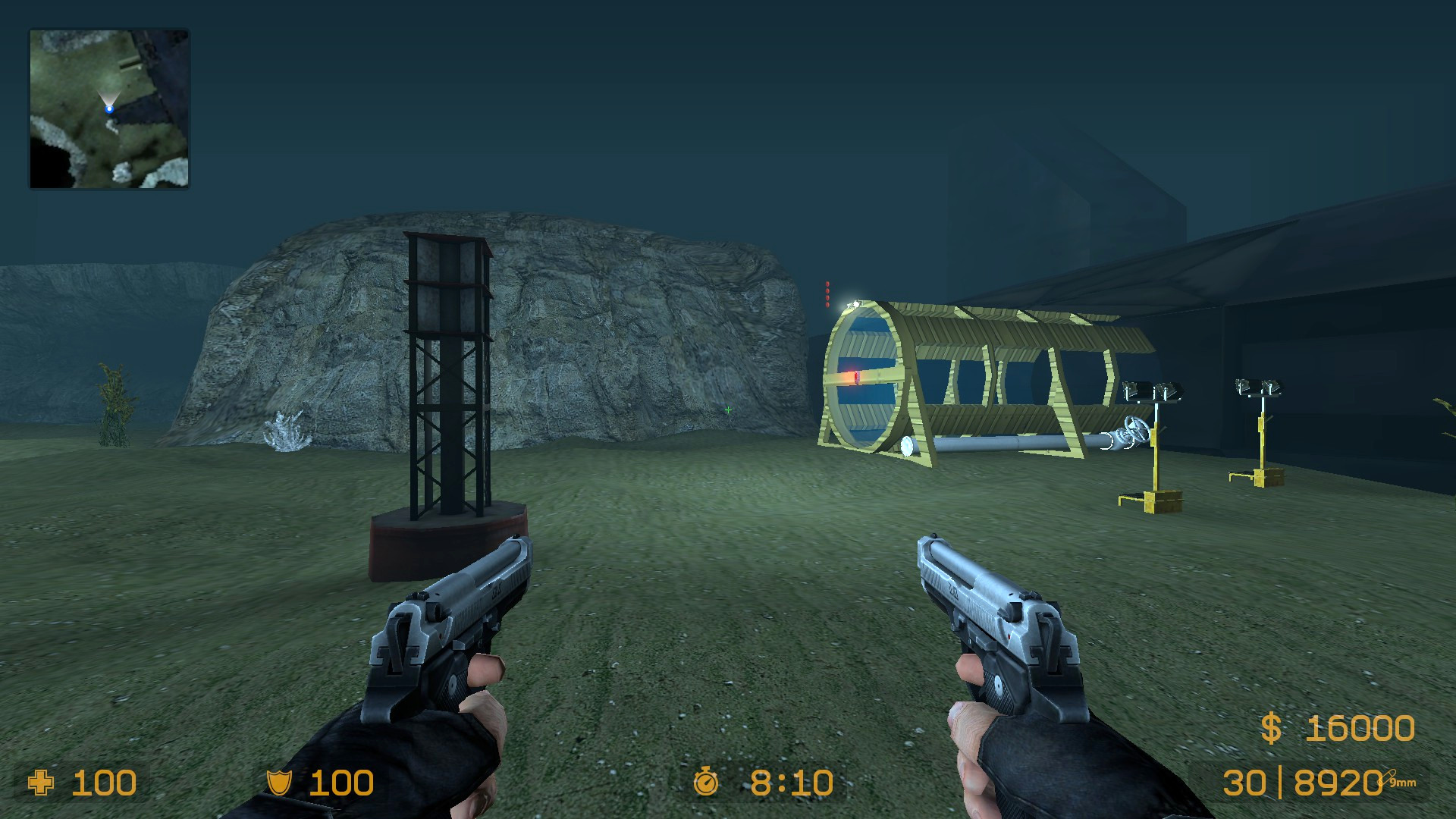Click the health cross icon
This screenshot has height=819, width=1456.
(41, 781)
